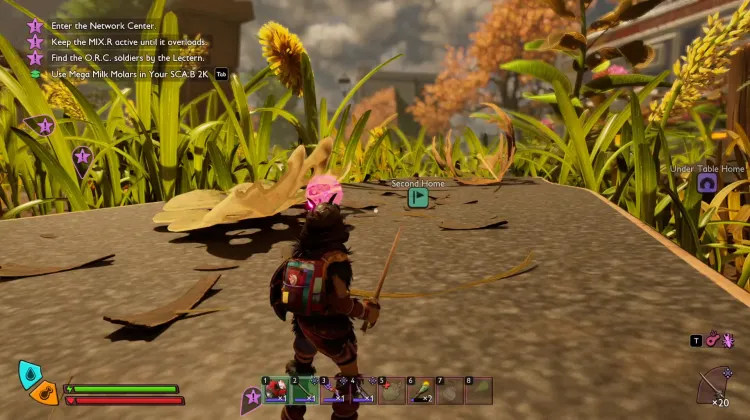
Task: Click the quest marker beside the hotbar
Action: point(251,398)
